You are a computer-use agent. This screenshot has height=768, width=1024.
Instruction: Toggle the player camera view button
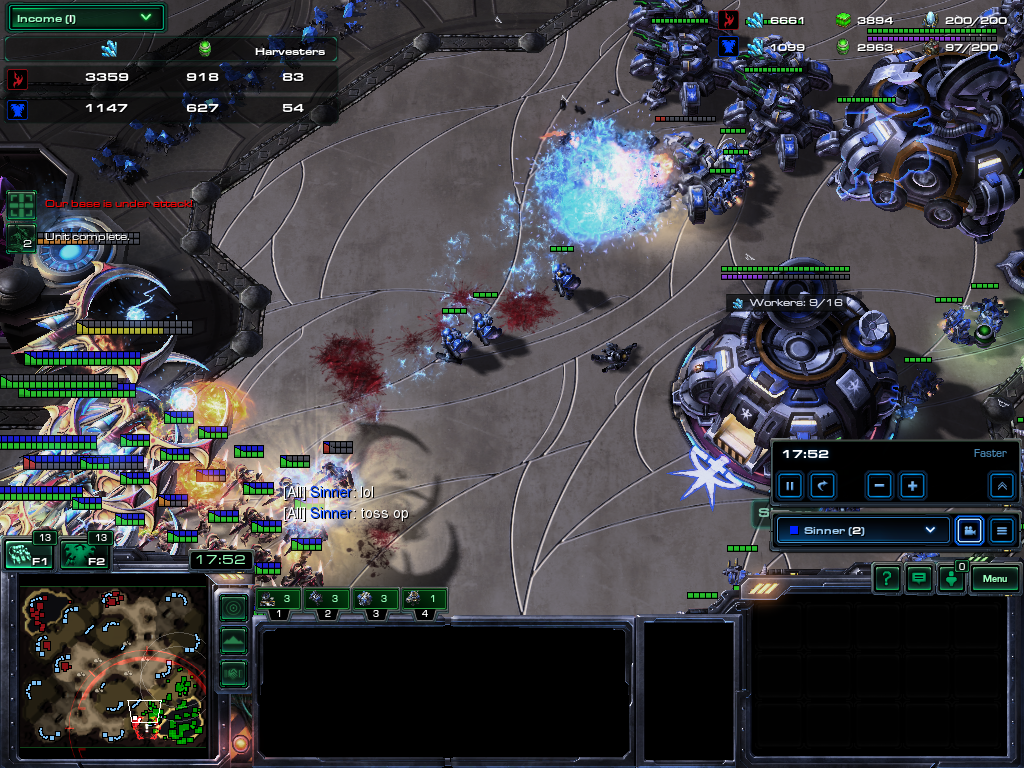[969, 530]
